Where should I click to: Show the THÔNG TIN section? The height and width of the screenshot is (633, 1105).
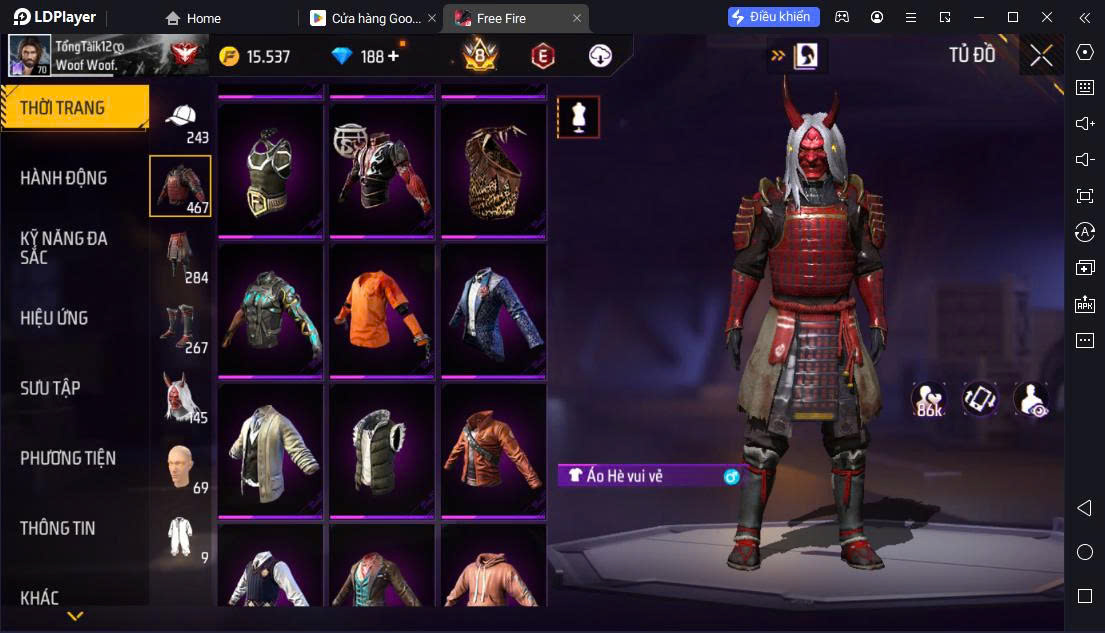click(58, 528)
